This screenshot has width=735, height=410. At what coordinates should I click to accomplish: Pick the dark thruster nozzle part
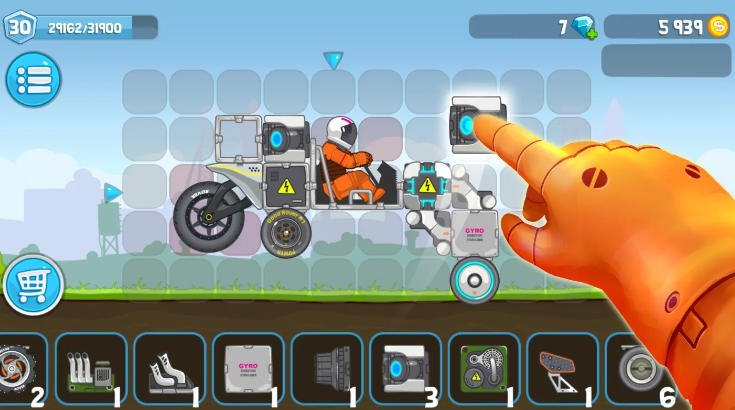point(326,368)
